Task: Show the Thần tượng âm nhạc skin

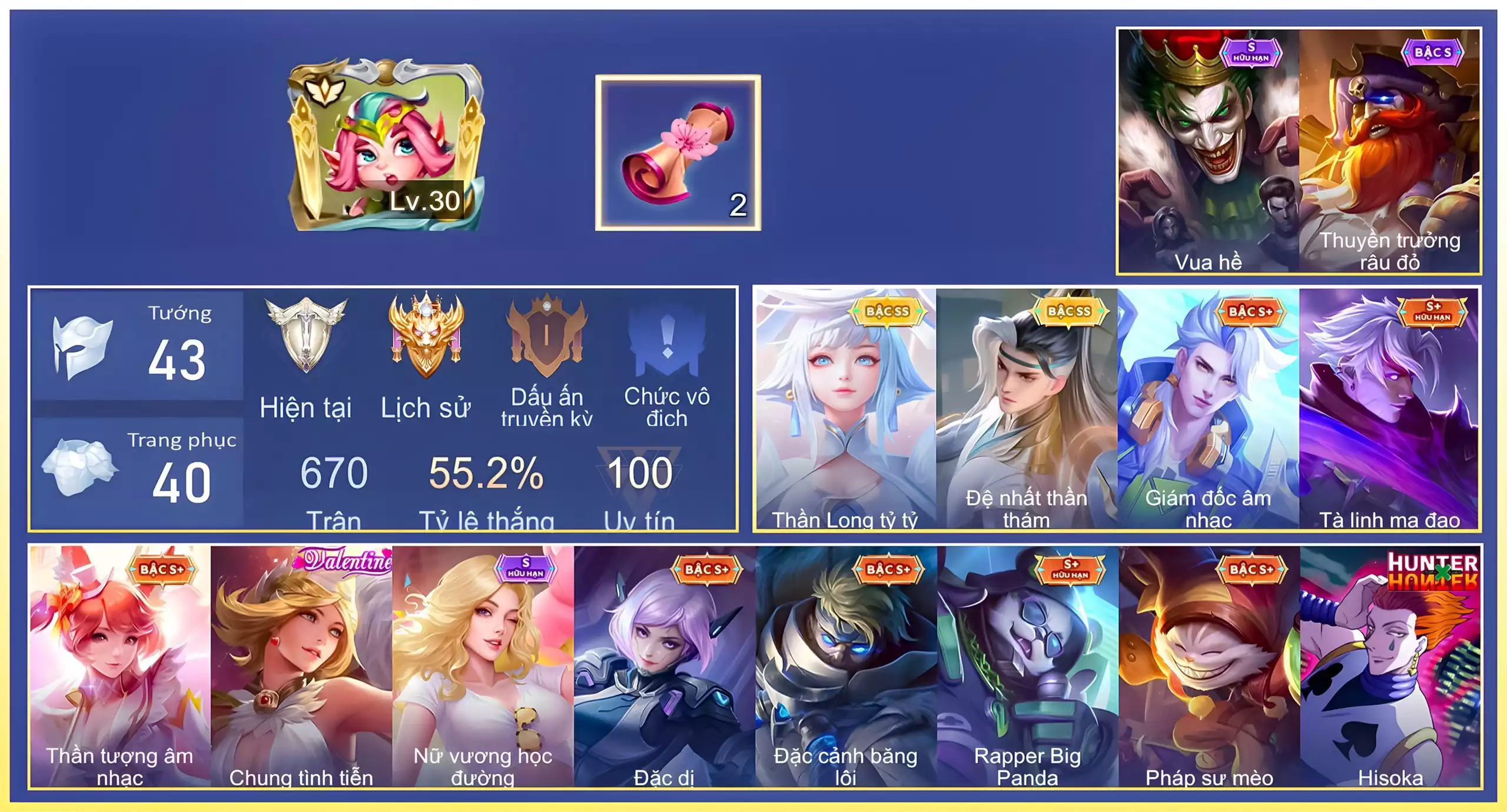Action: 120,666
